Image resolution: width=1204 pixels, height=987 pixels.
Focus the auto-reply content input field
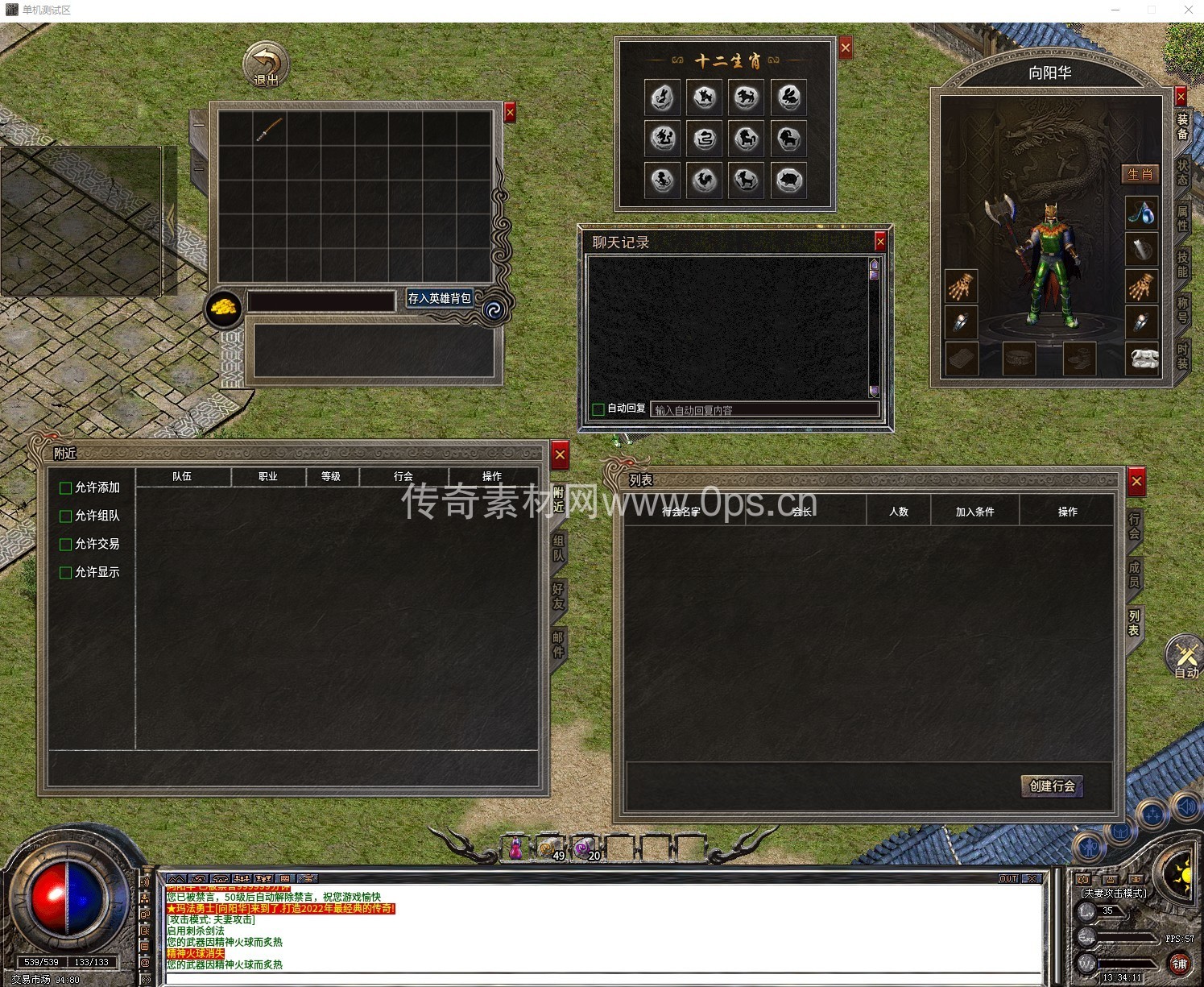point(763,410)
